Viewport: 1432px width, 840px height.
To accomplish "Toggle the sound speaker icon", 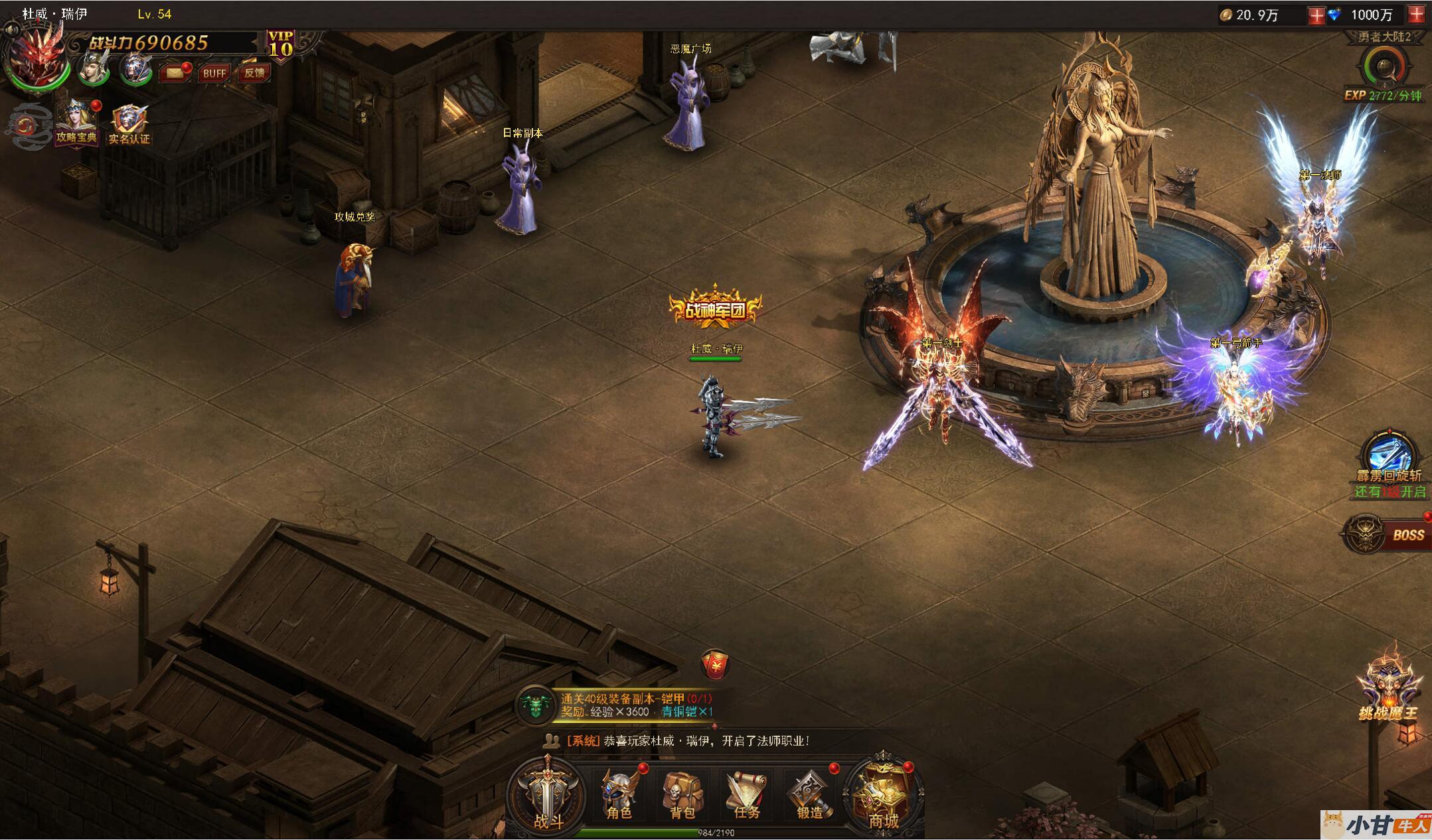I will (x=10, y=29).
